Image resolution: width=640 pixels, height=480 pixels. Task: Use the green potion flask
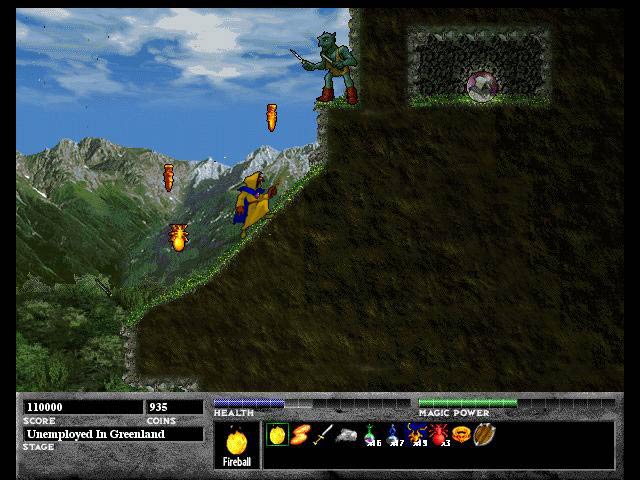click(x=370, y=435)
